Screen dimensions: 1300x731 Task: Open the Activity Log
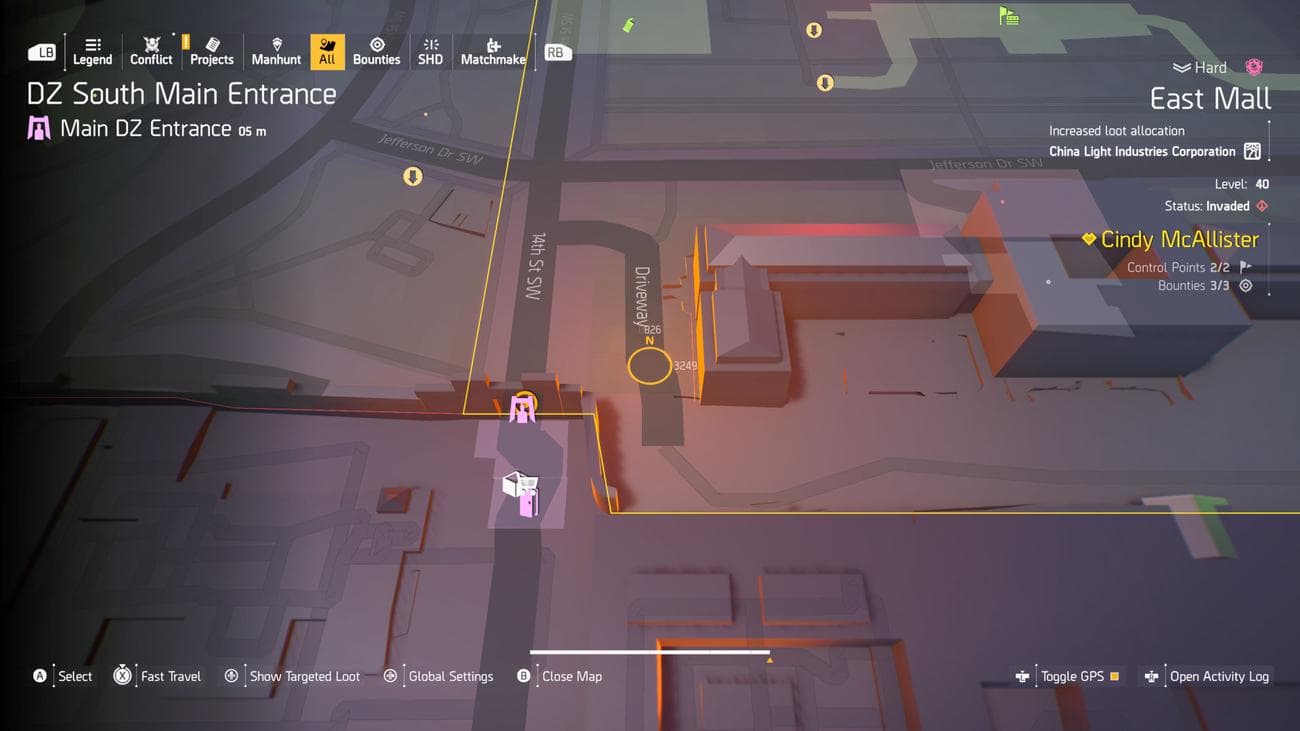(1217, 676)
